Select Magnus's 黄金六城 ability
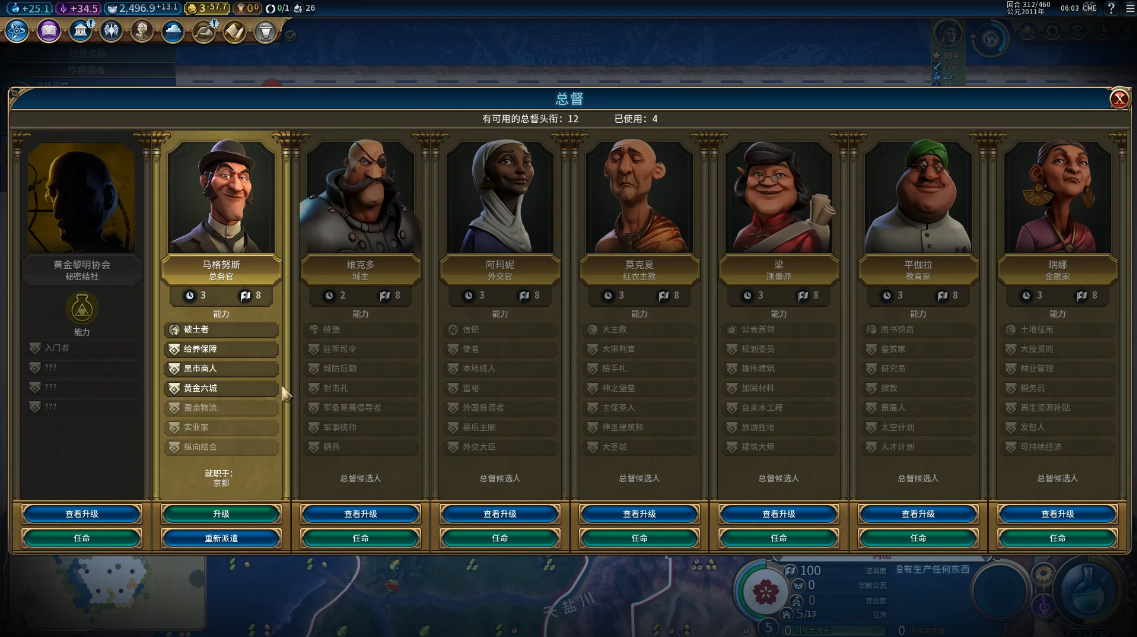The image size is (1137, 637). click(x=221, y=388)
